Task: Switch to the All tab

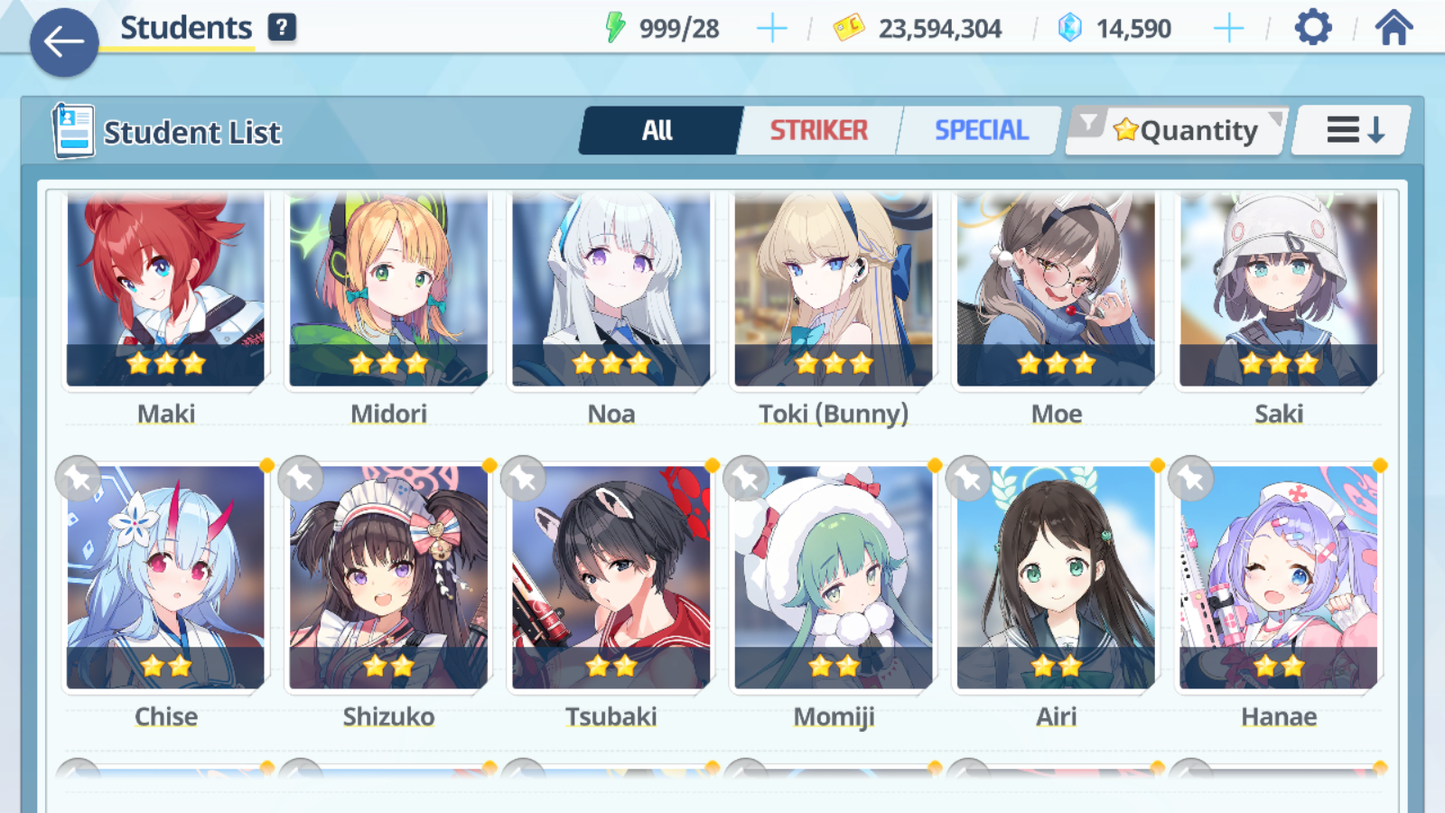Action: (x=658, y=130)
